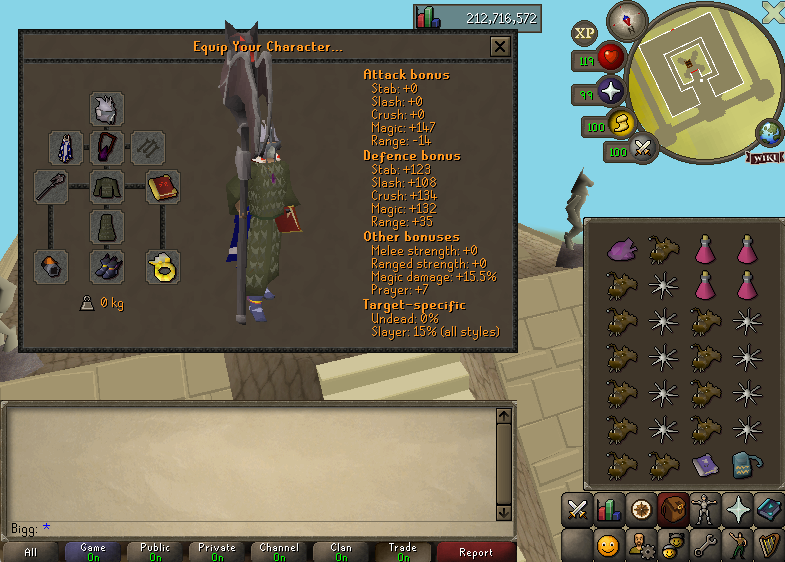Viewport: 785px width, 562px height.
Task: Open the Combat Options tab
Action: pyautogui.click(x=576, y=509)
